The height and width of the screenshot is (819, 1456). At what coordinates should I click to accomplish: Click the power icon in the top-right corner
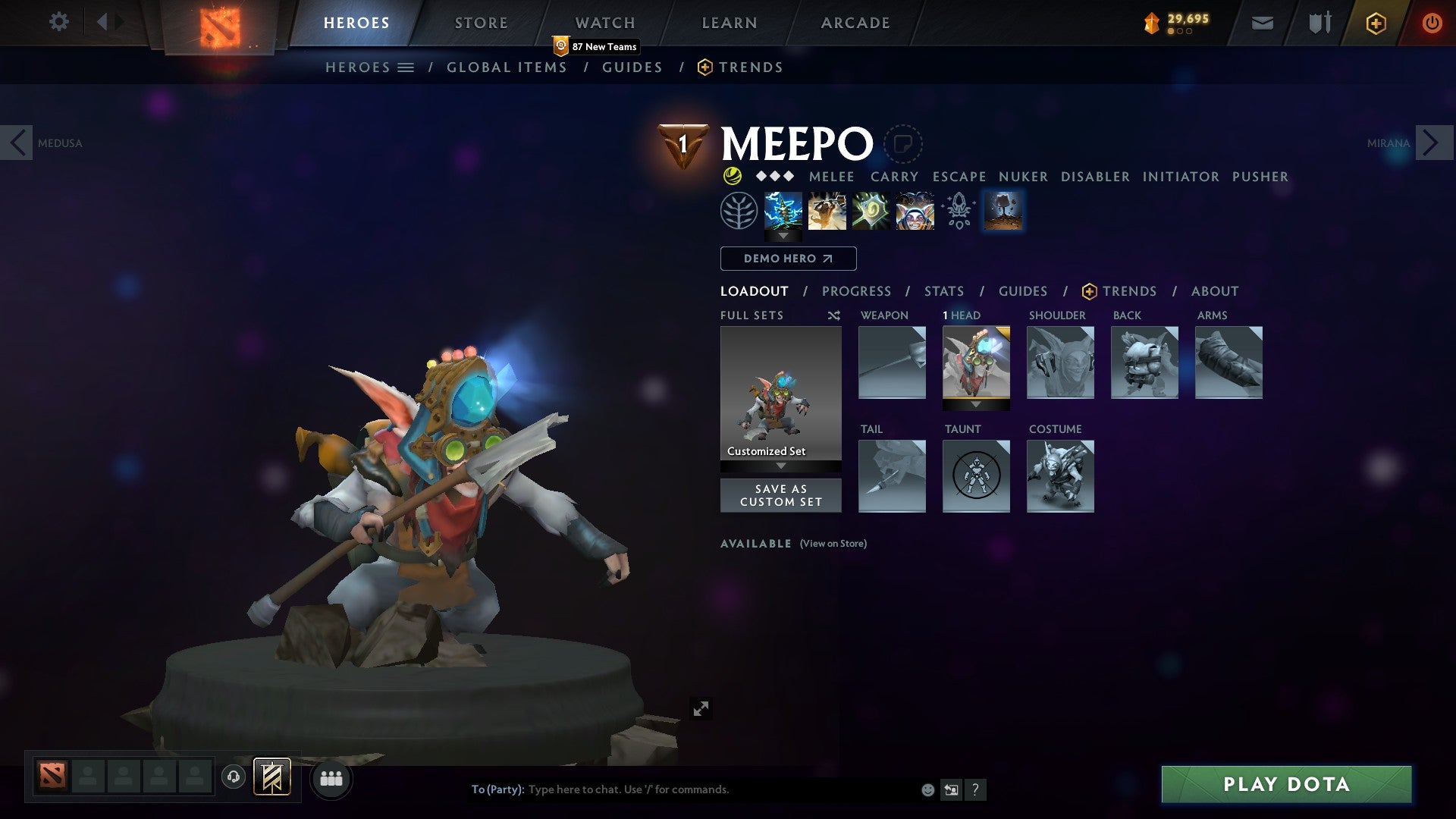pos(1432,23)
